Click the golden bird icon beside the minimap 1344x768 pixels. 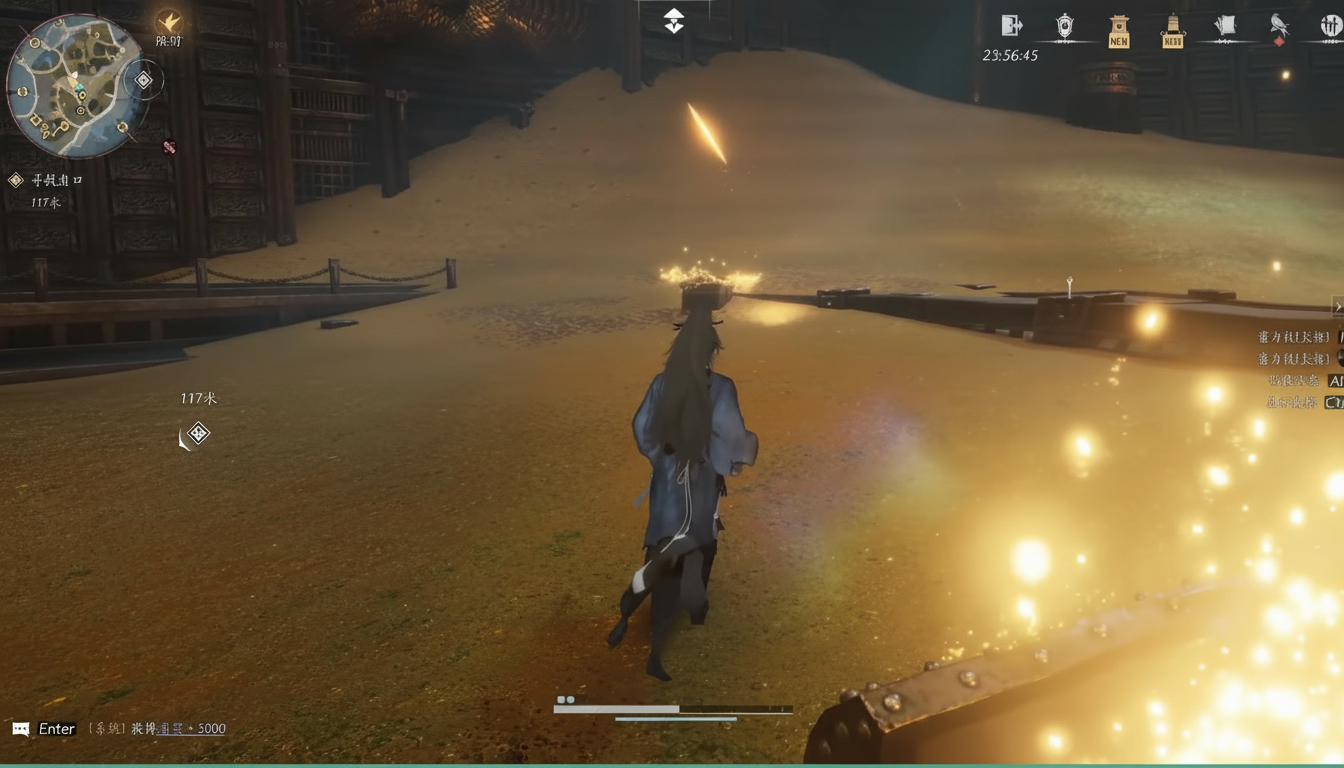[x=169, y=23]
